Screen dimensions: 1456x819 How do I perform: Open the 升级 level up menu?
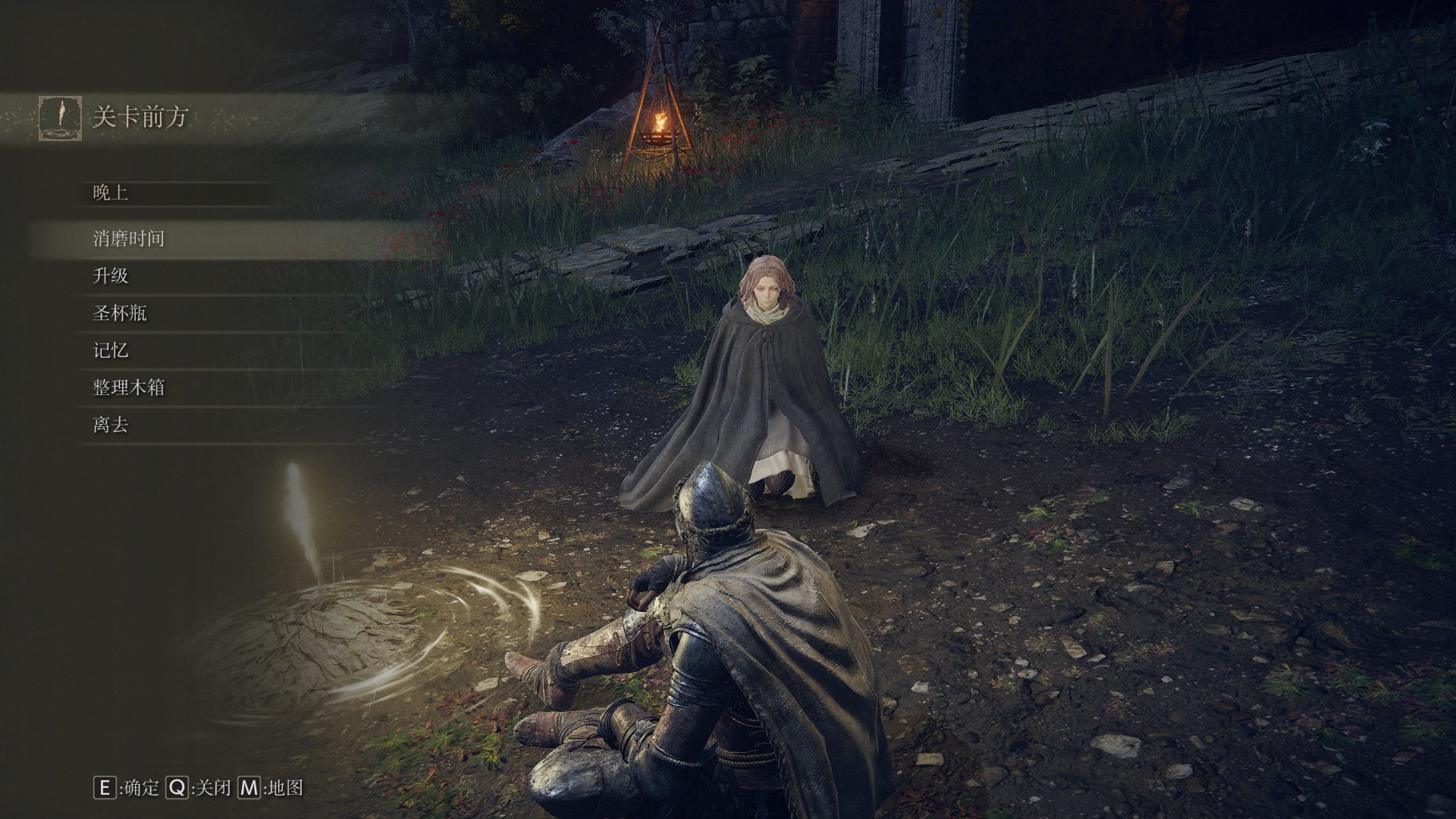111,276
